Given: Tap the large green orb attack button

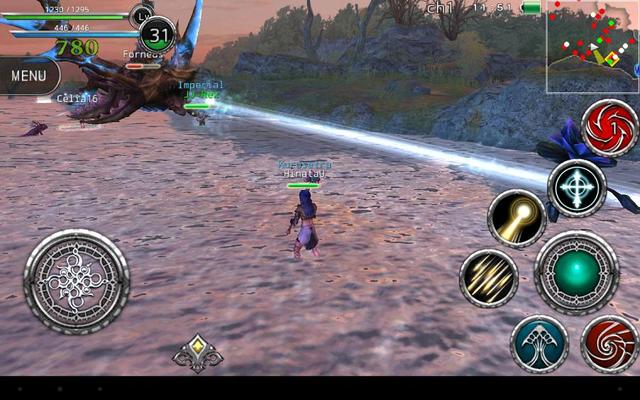Looking at the screenshot, I should tap(576, 272).
